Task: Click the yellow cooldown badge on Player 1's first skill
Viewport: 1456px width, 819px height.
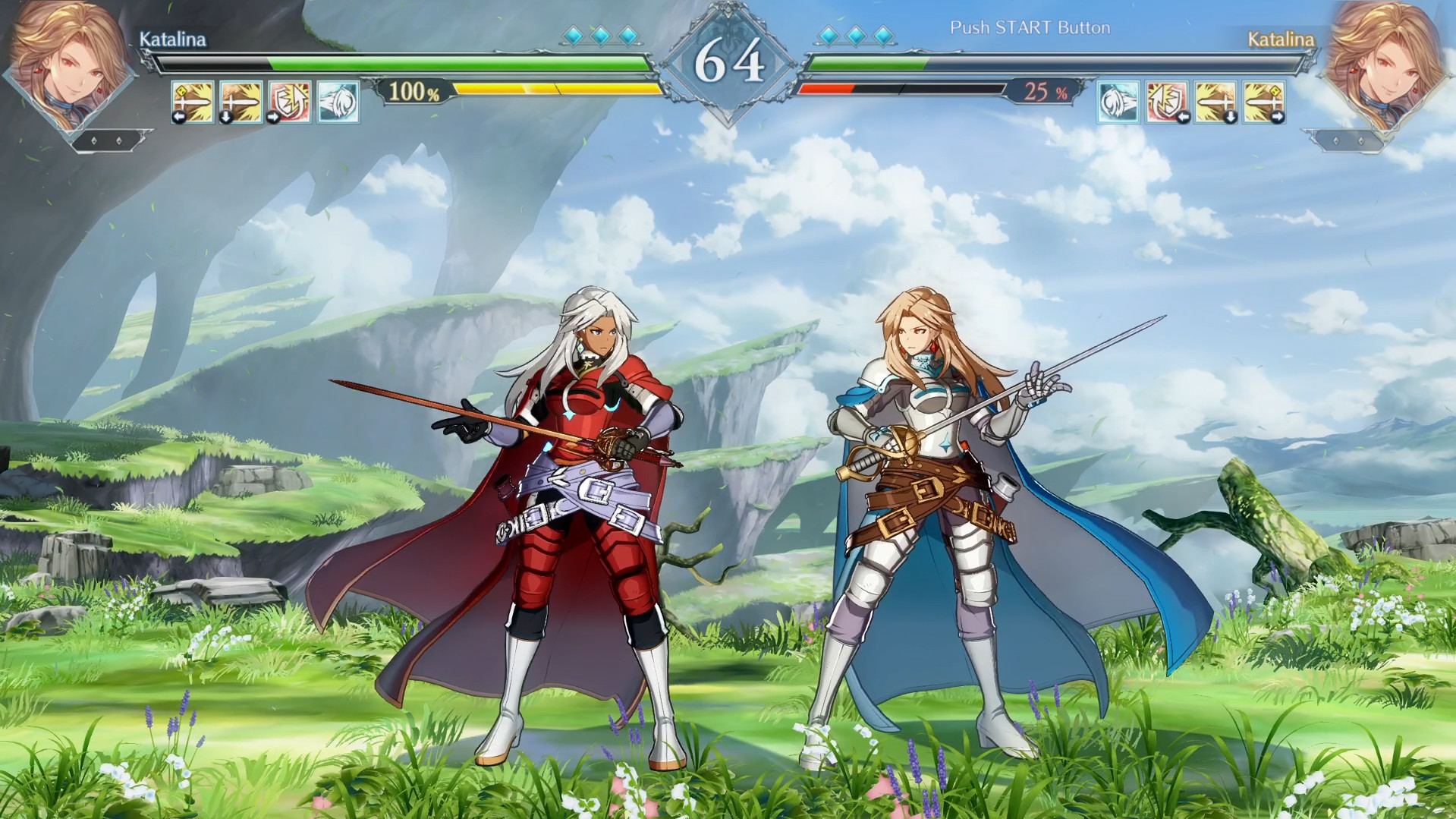Action: (181, 89)
